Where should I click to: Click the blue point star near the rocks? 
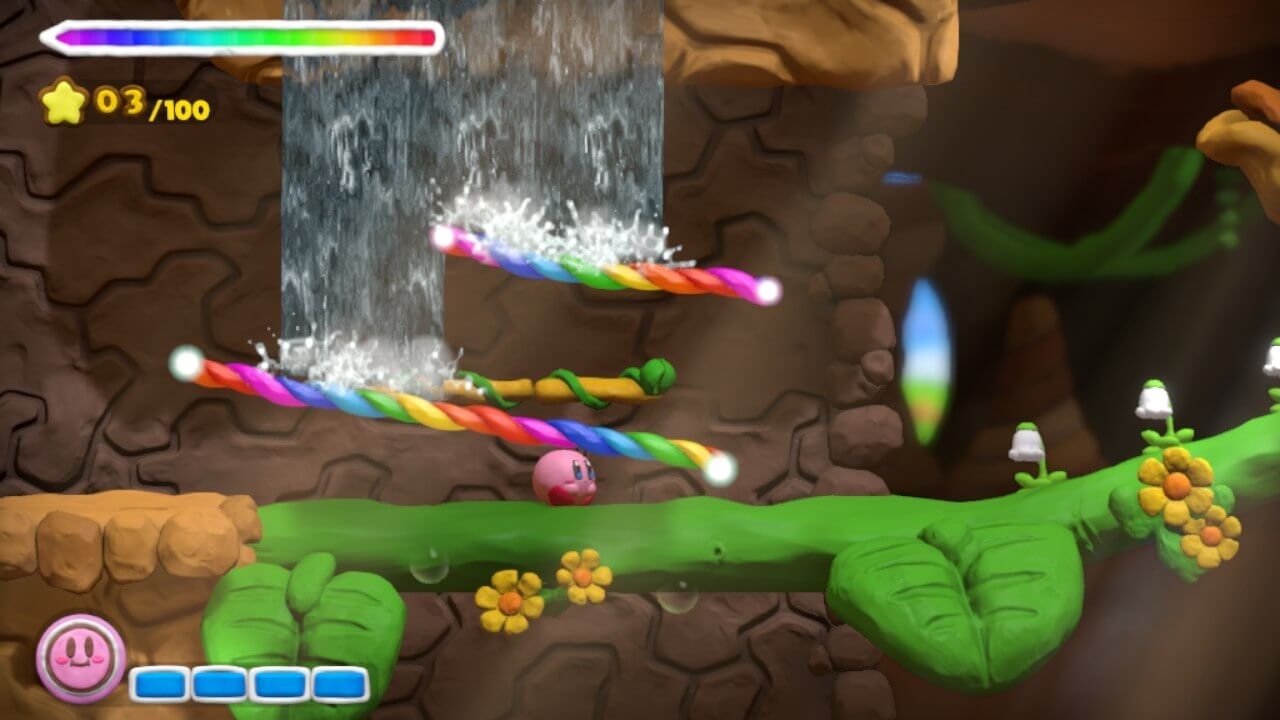tap(901, 180)
